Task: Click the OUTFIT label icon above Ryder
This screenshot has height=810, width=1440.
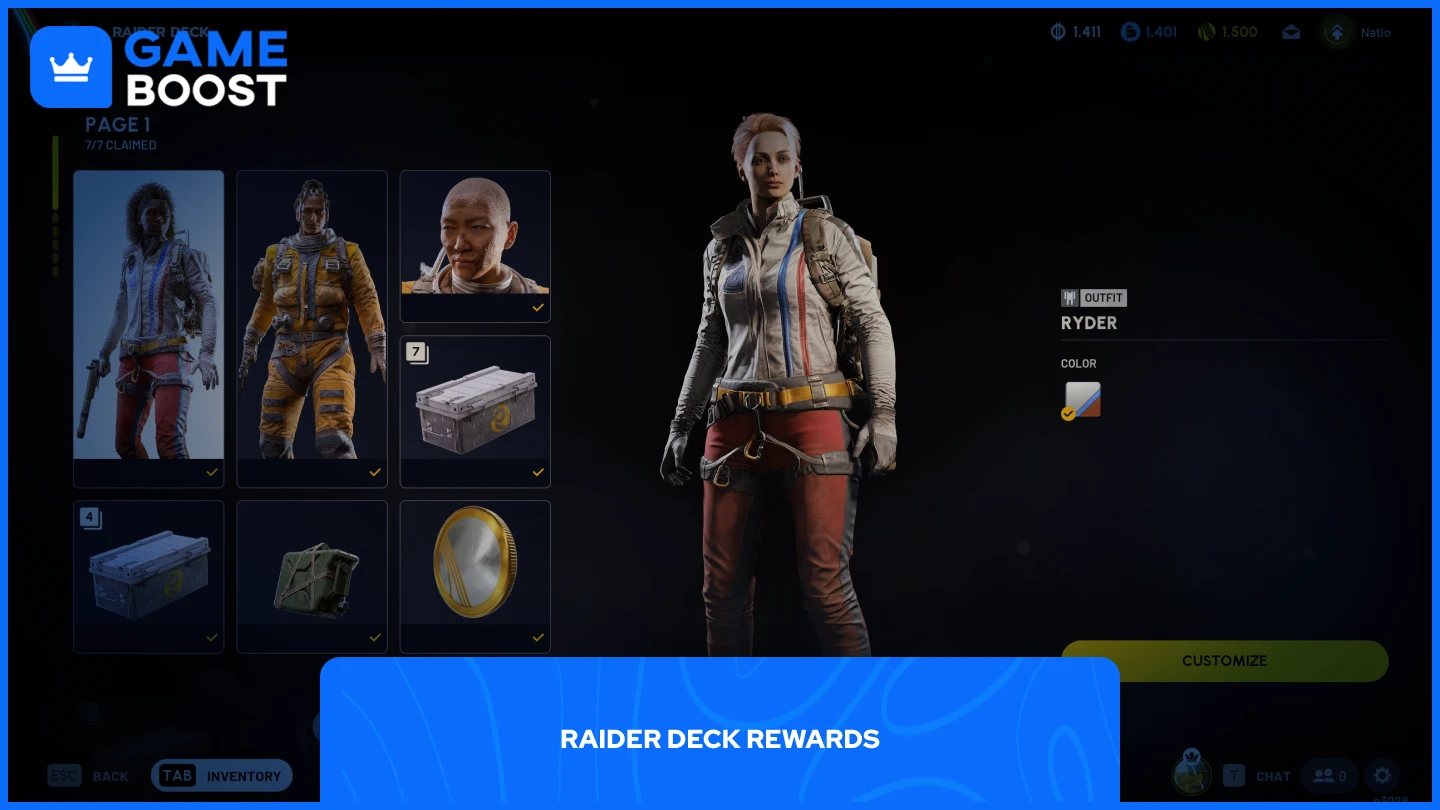Action: coord(1069,298)
